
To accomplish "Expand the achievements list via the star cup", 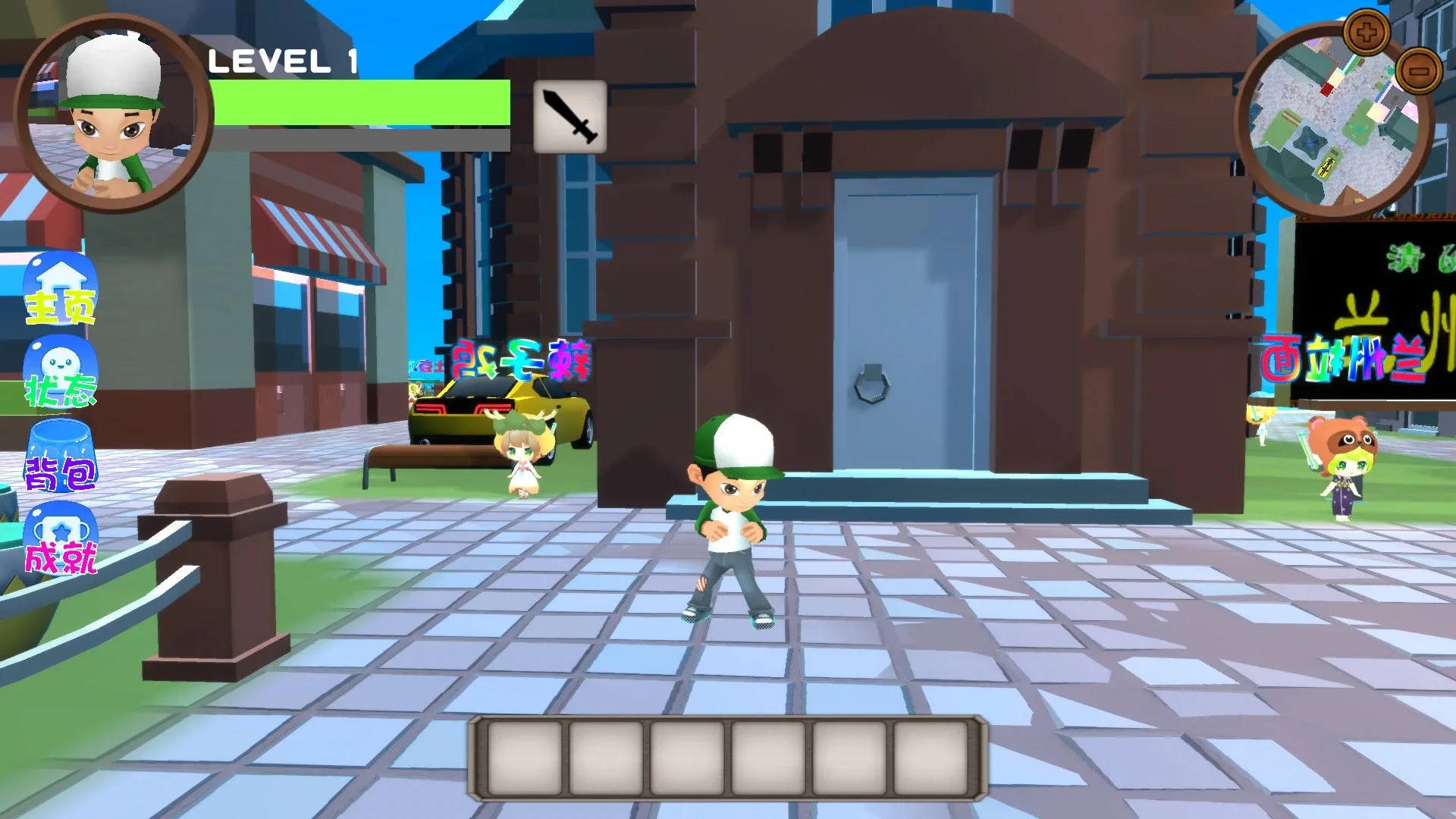I will coord(61,538).
